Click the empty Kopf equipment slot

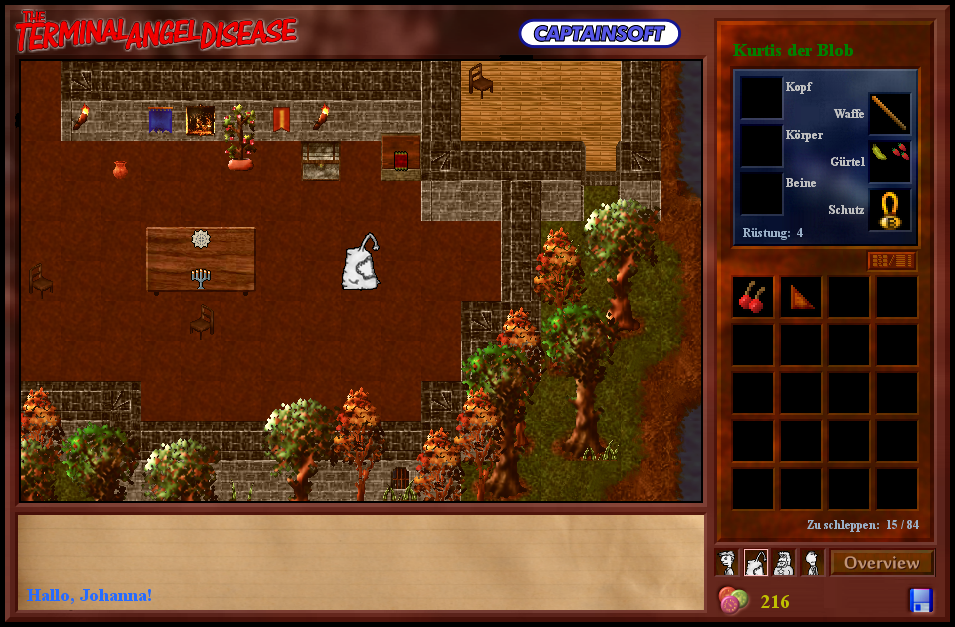click(x=761, y=98)
